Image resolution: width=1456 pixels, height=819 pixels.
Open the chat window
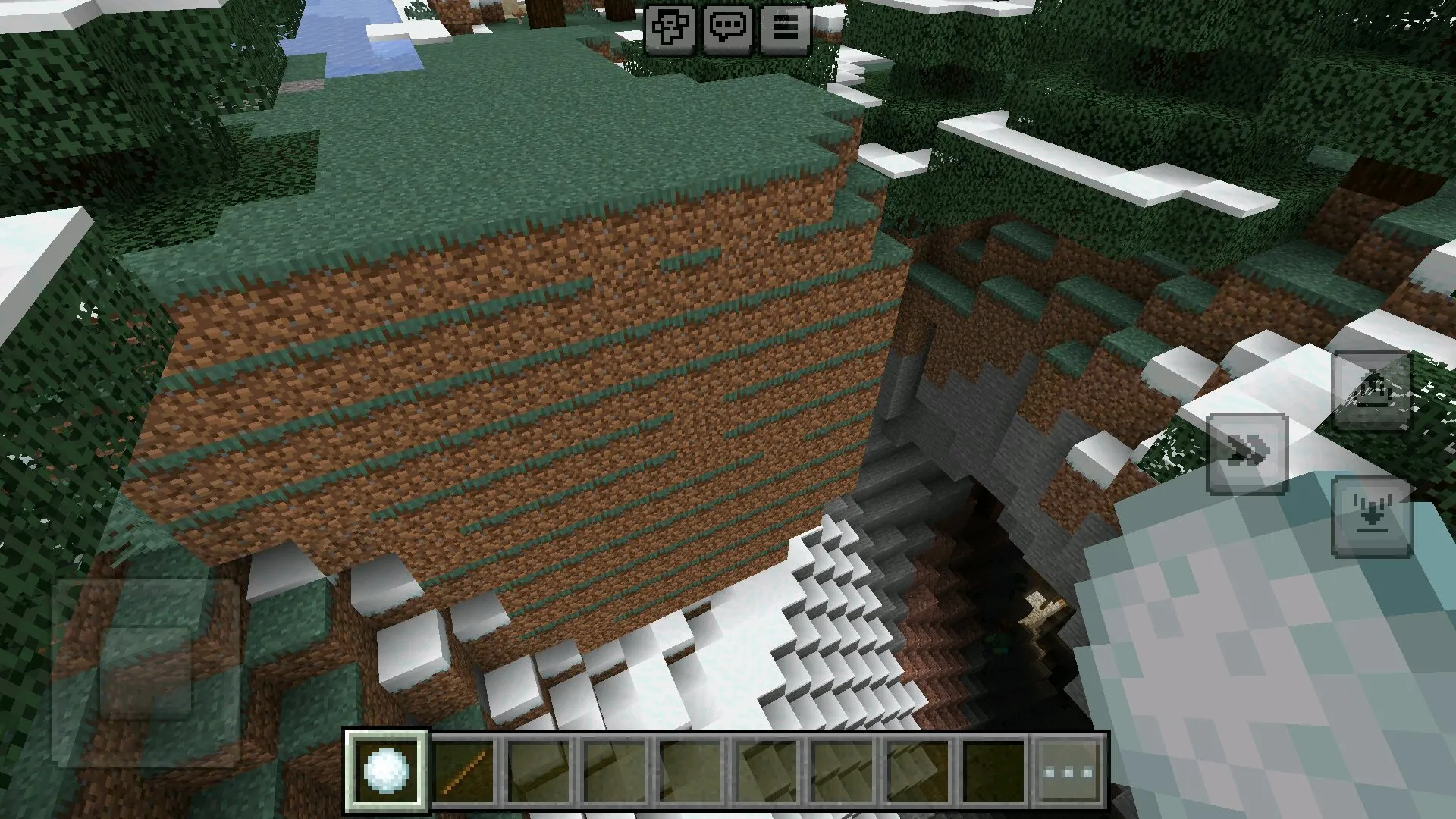click(x=727, y=28)
